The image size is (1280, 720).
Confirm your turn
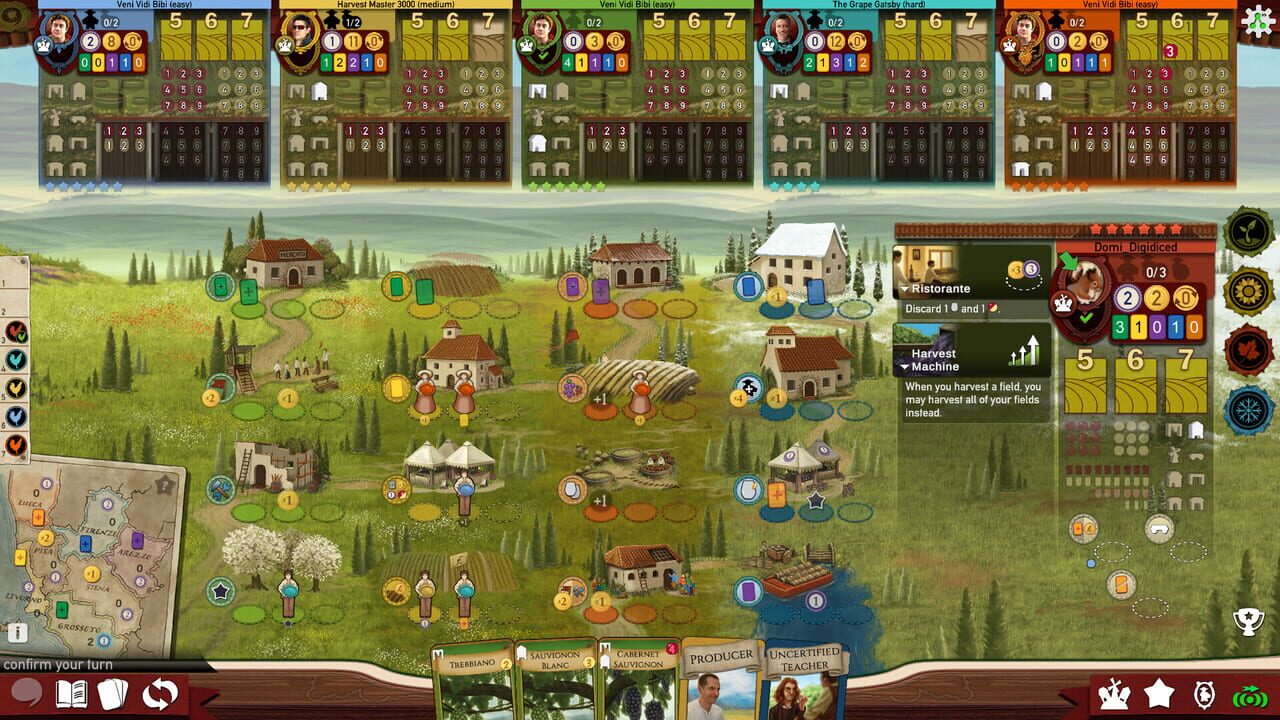coord(57,666)
